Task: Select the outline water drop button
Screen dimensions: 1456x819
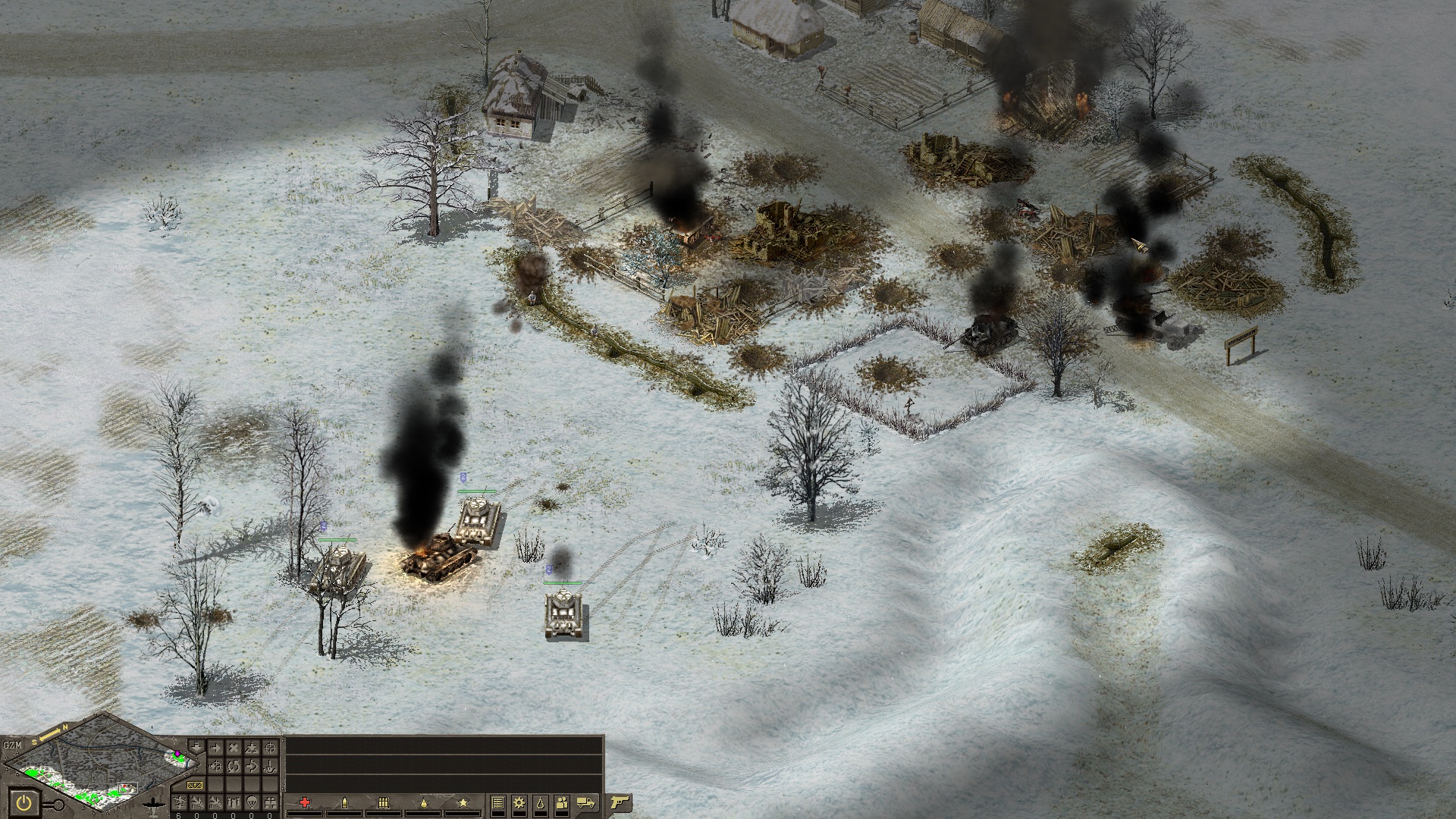Action: click(x=541, y=802)
